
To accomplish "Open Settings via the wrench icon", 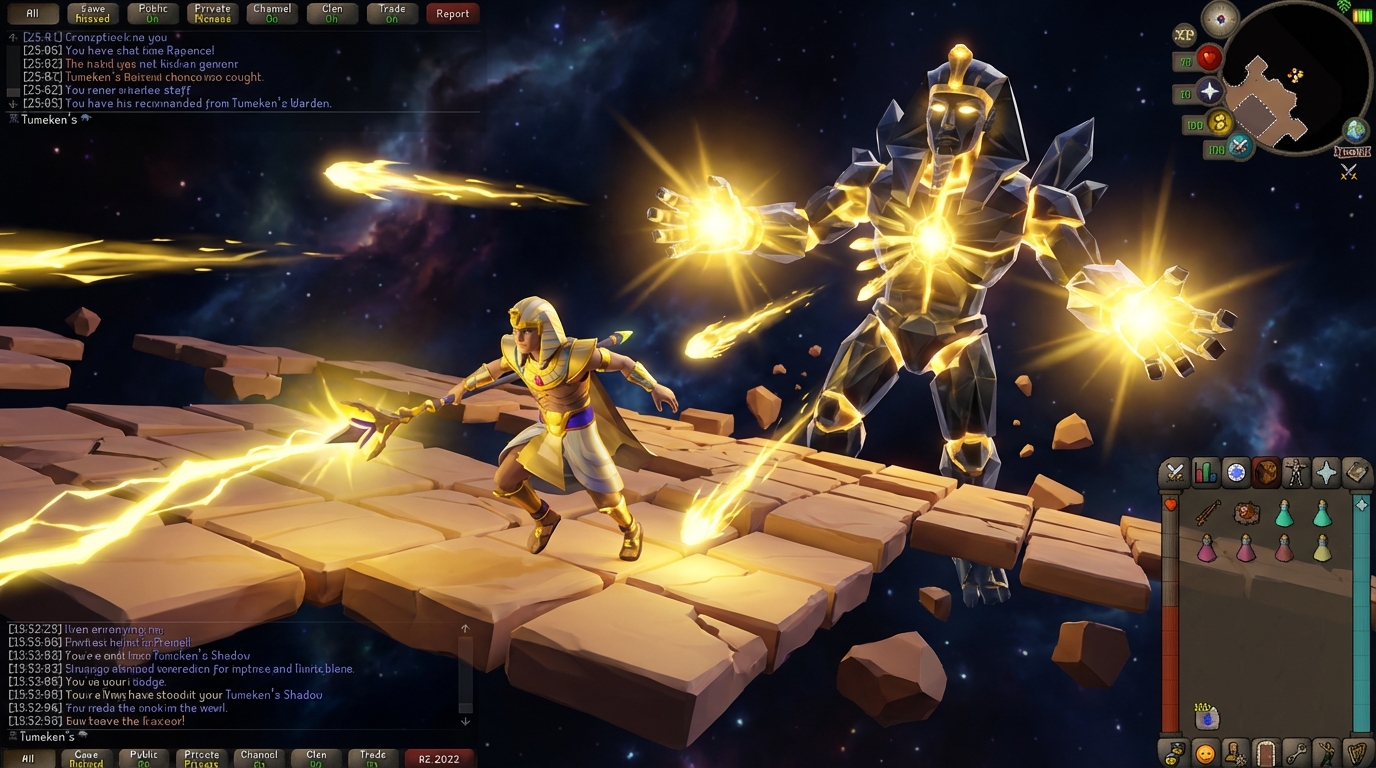I will click(x=1297, y=753).
